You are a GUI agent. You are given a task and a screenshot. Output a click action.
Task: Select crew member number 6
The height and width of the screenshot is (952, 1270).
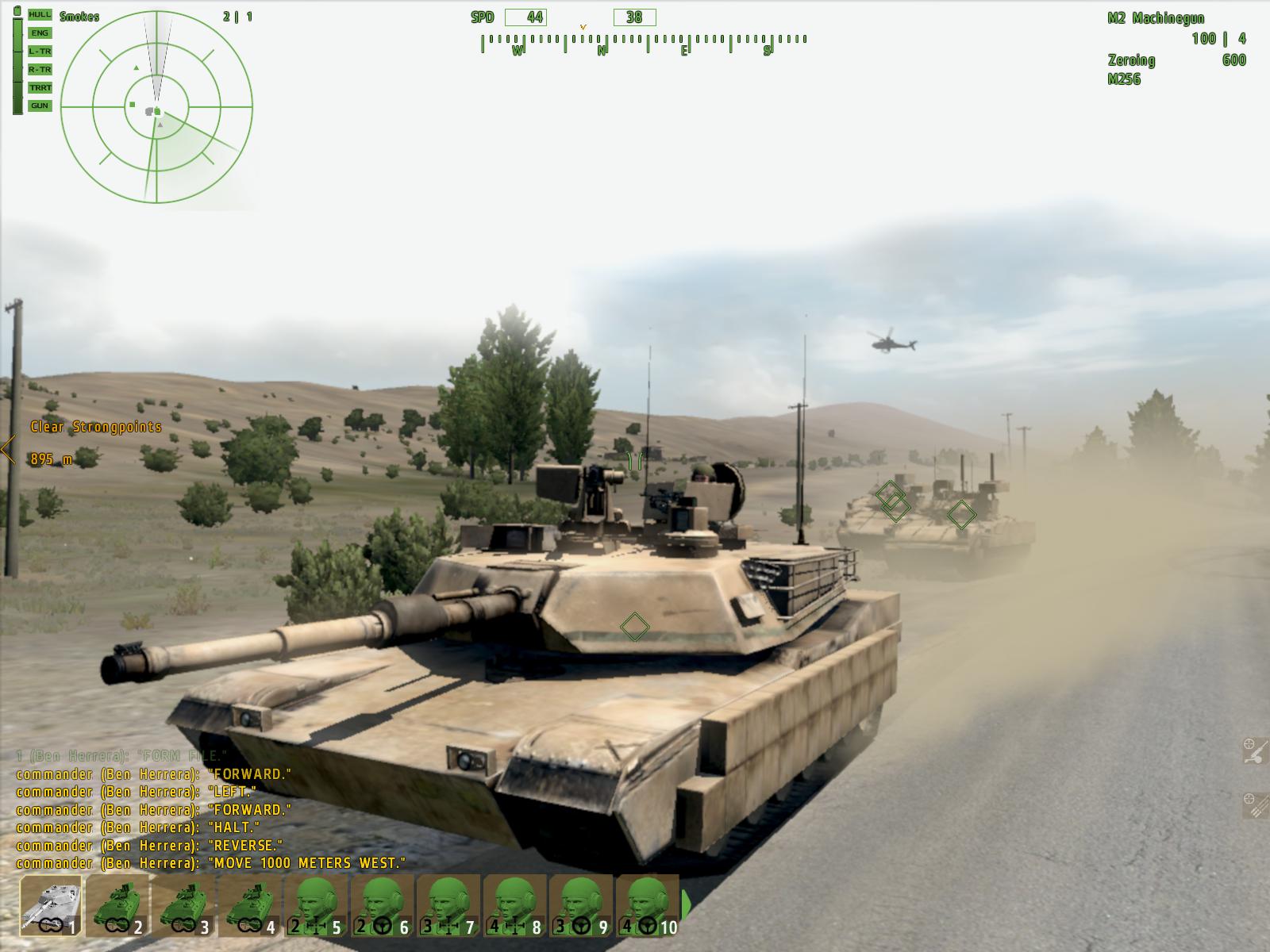pos(383,904)
